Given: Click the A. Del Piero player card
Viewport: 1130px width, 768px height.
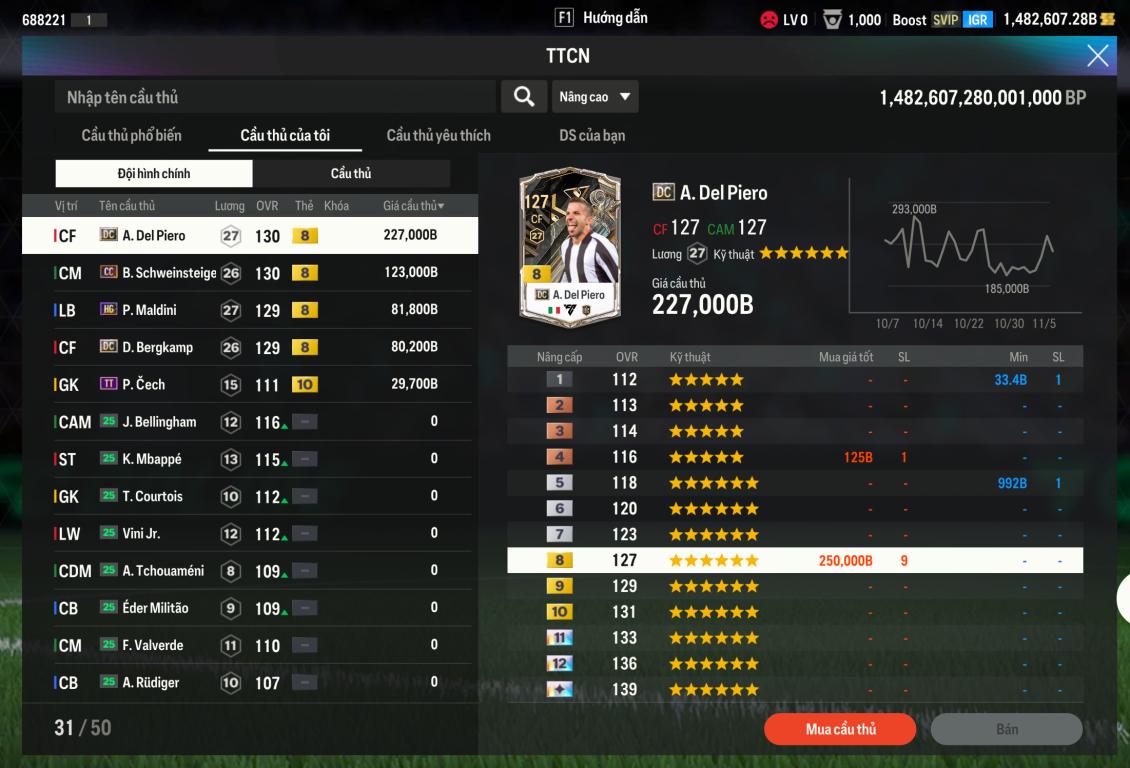Looking at the screenshot, I should pos(570,245).
